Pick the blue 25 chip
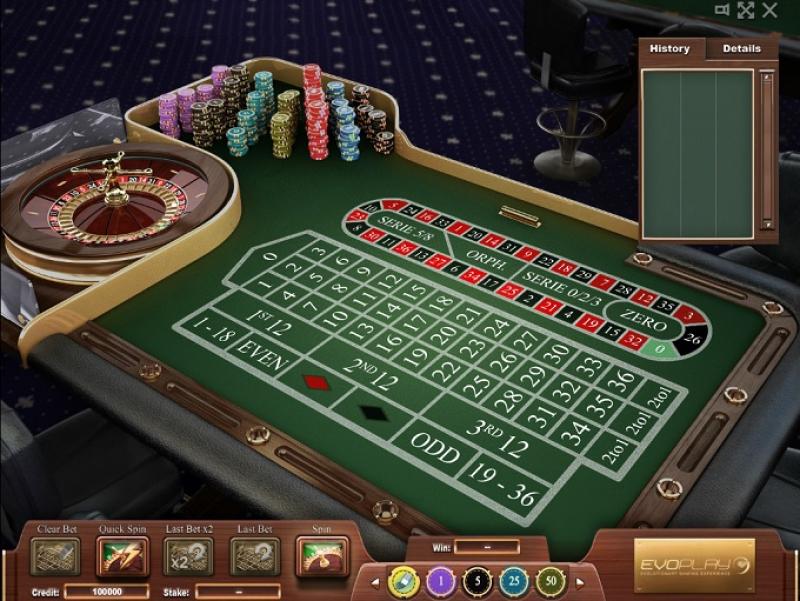The width and height of the screenshot is (800, 601). 514,581
